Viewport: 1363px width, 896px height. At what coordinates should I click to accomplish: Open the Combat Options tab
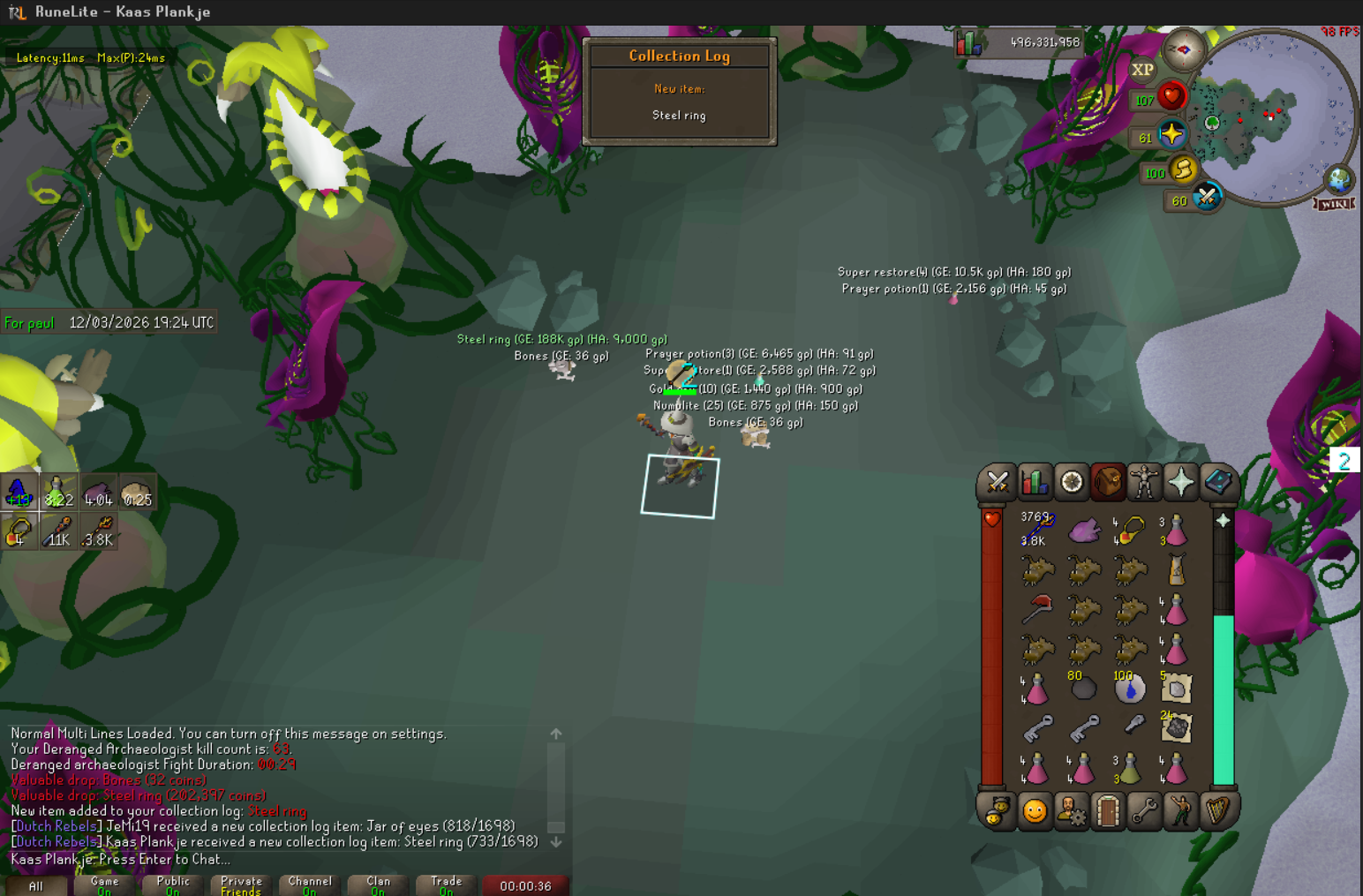998,482
